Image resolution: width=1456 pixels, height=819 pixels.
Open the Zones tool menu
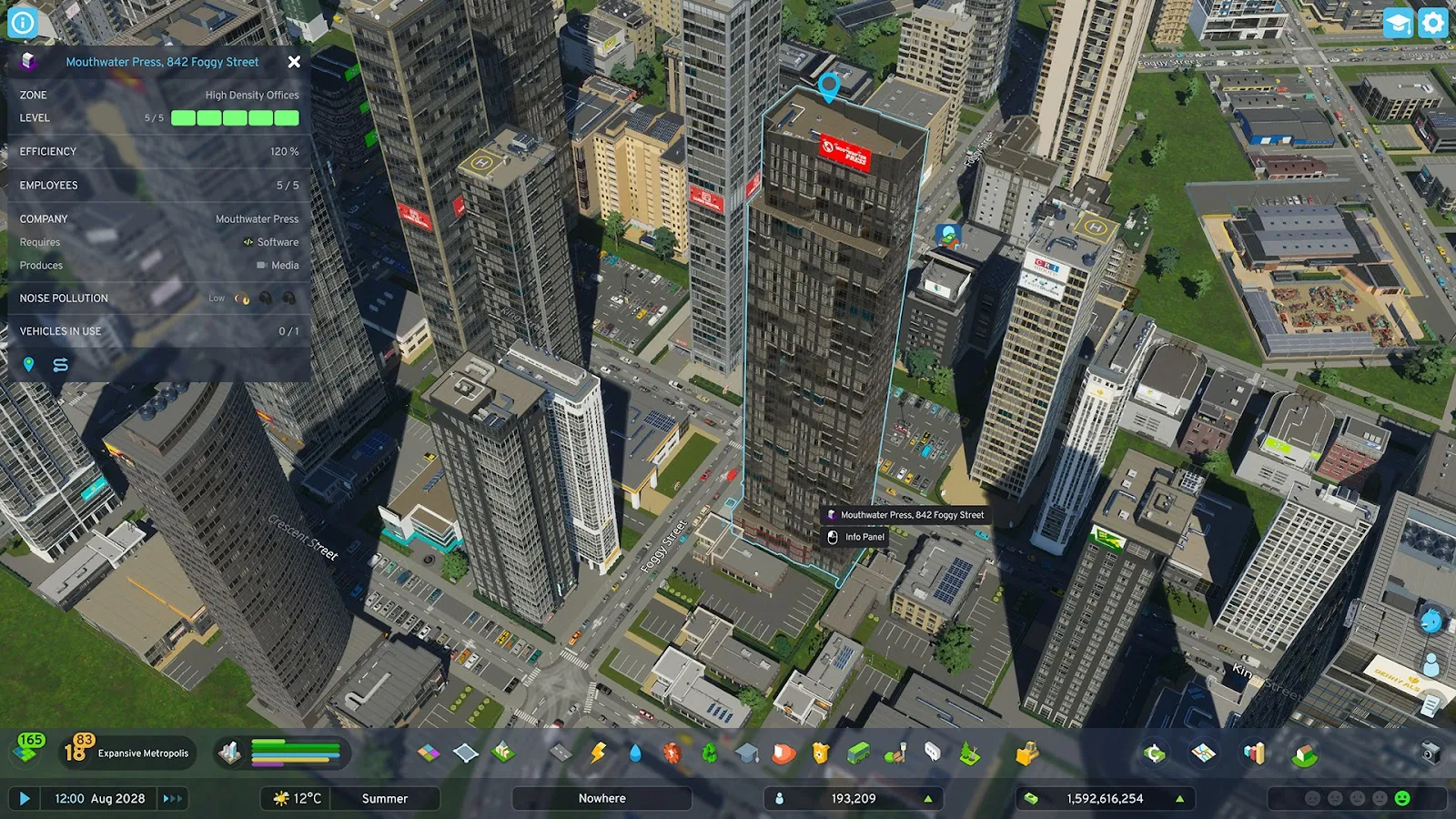(429, 753)
